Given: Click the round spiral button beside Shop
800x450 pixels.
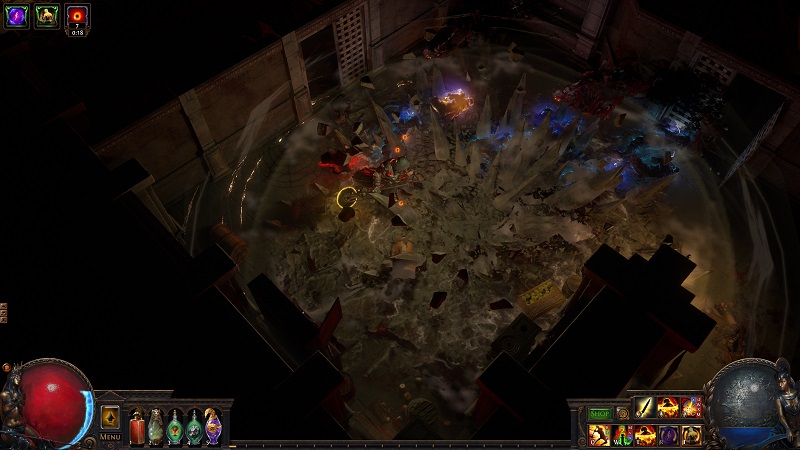Looking at the screenshot, I should (623, 413).
